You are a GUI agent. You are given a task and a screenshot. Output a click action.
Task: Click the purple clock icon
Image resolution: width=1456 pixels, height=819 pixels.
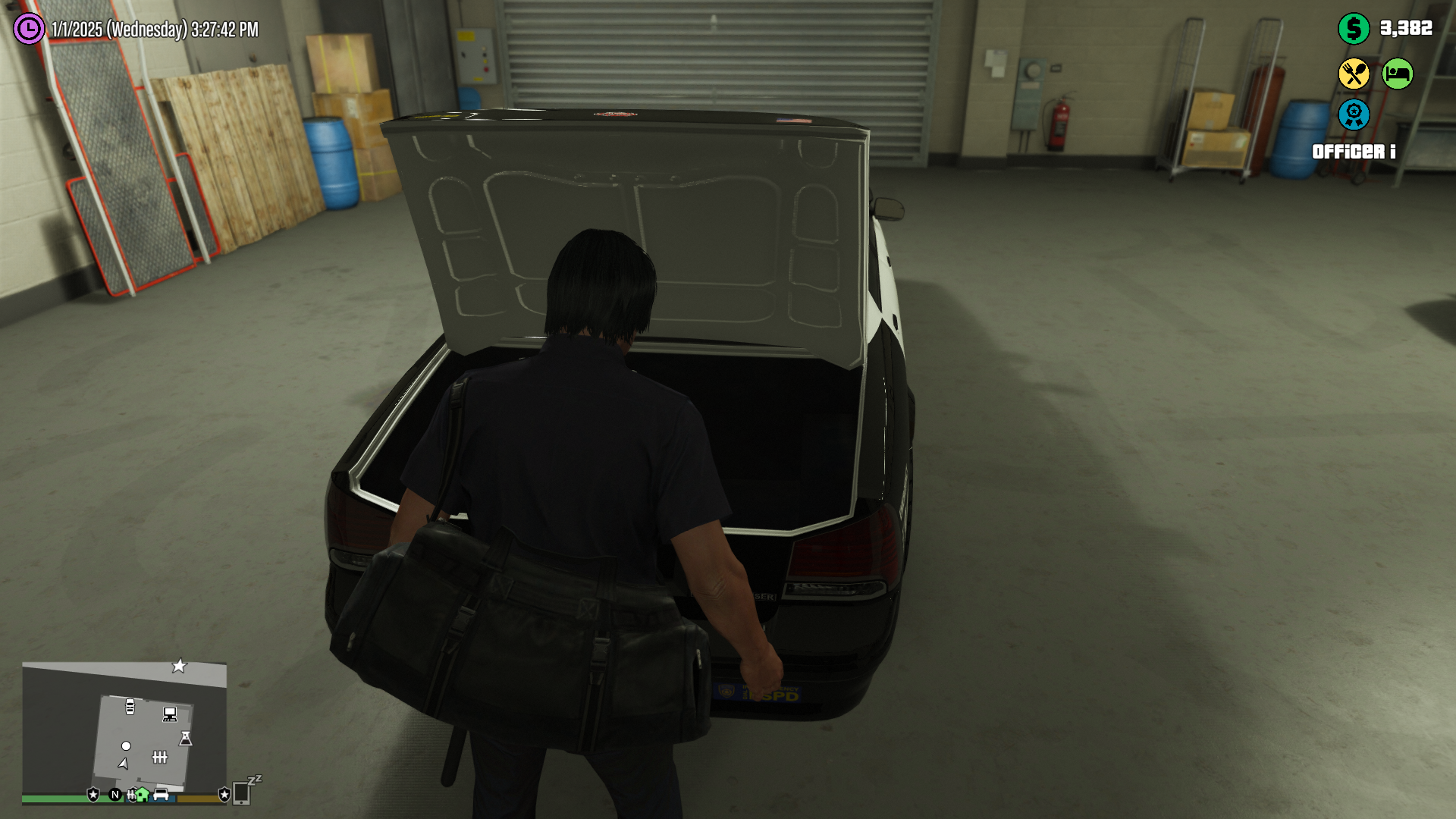click(x=29, y=29)
